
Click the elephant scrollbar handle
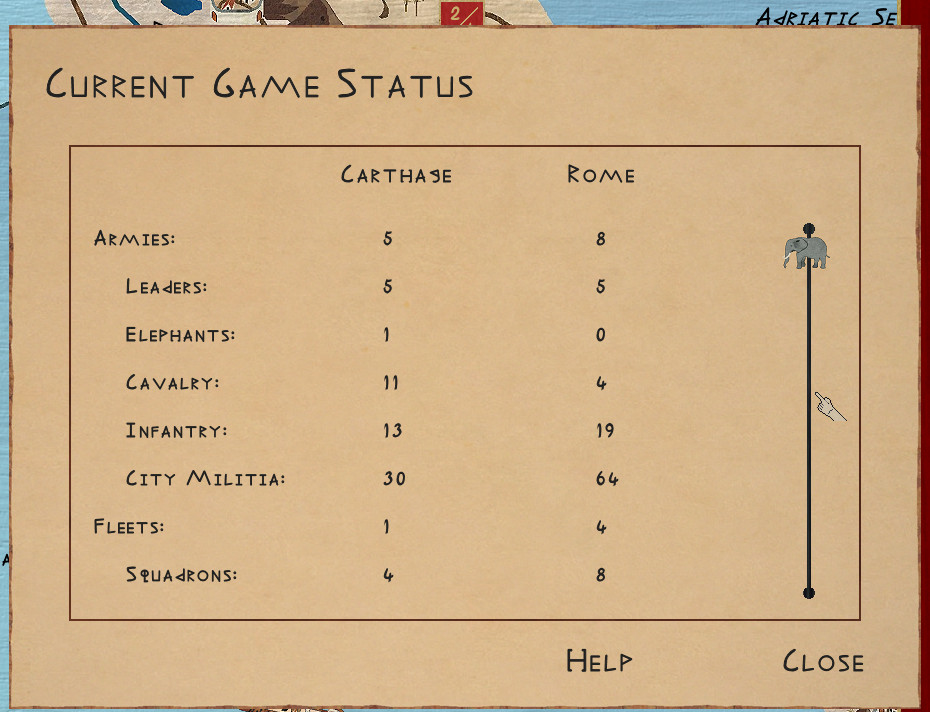(x=806, y=252)
